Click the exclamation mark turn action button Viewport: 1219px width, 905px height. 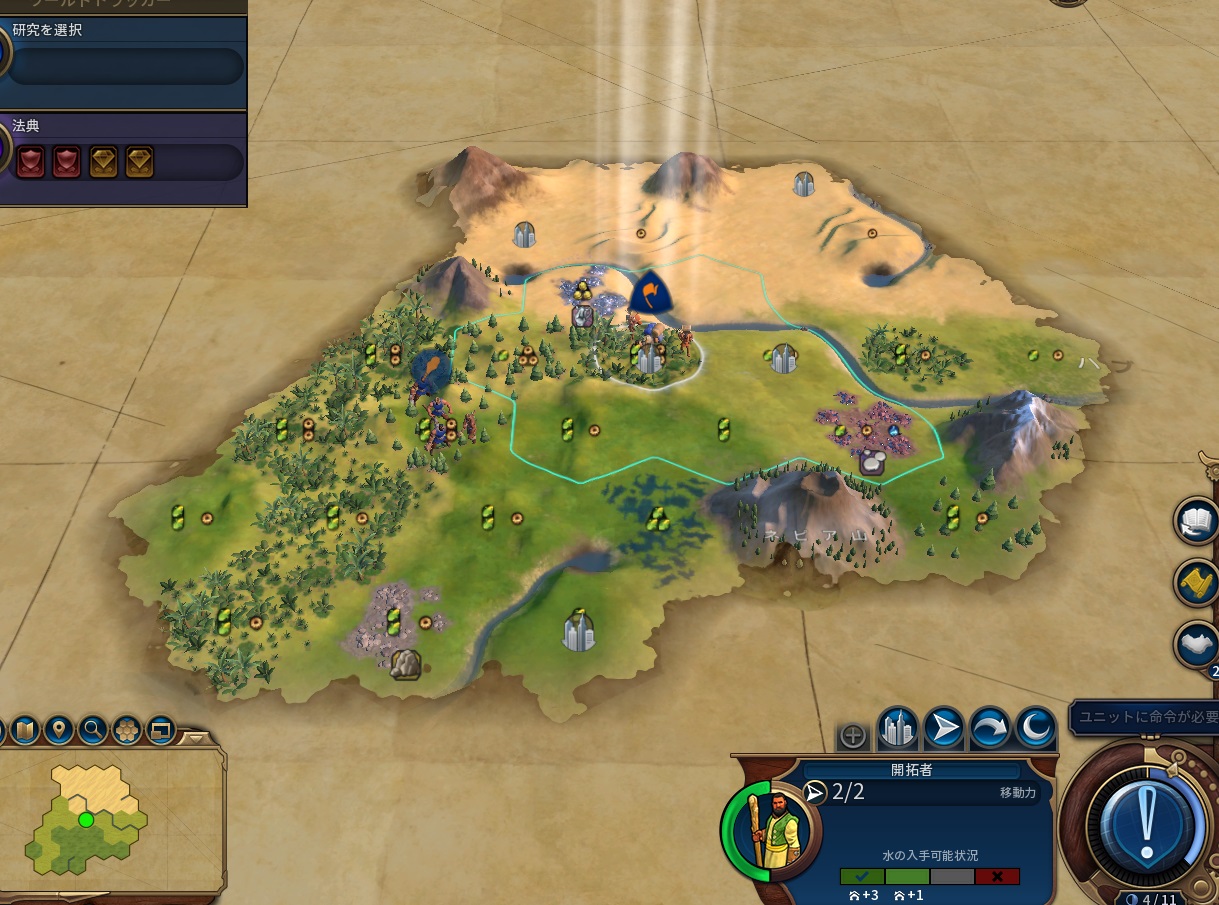1145,823
